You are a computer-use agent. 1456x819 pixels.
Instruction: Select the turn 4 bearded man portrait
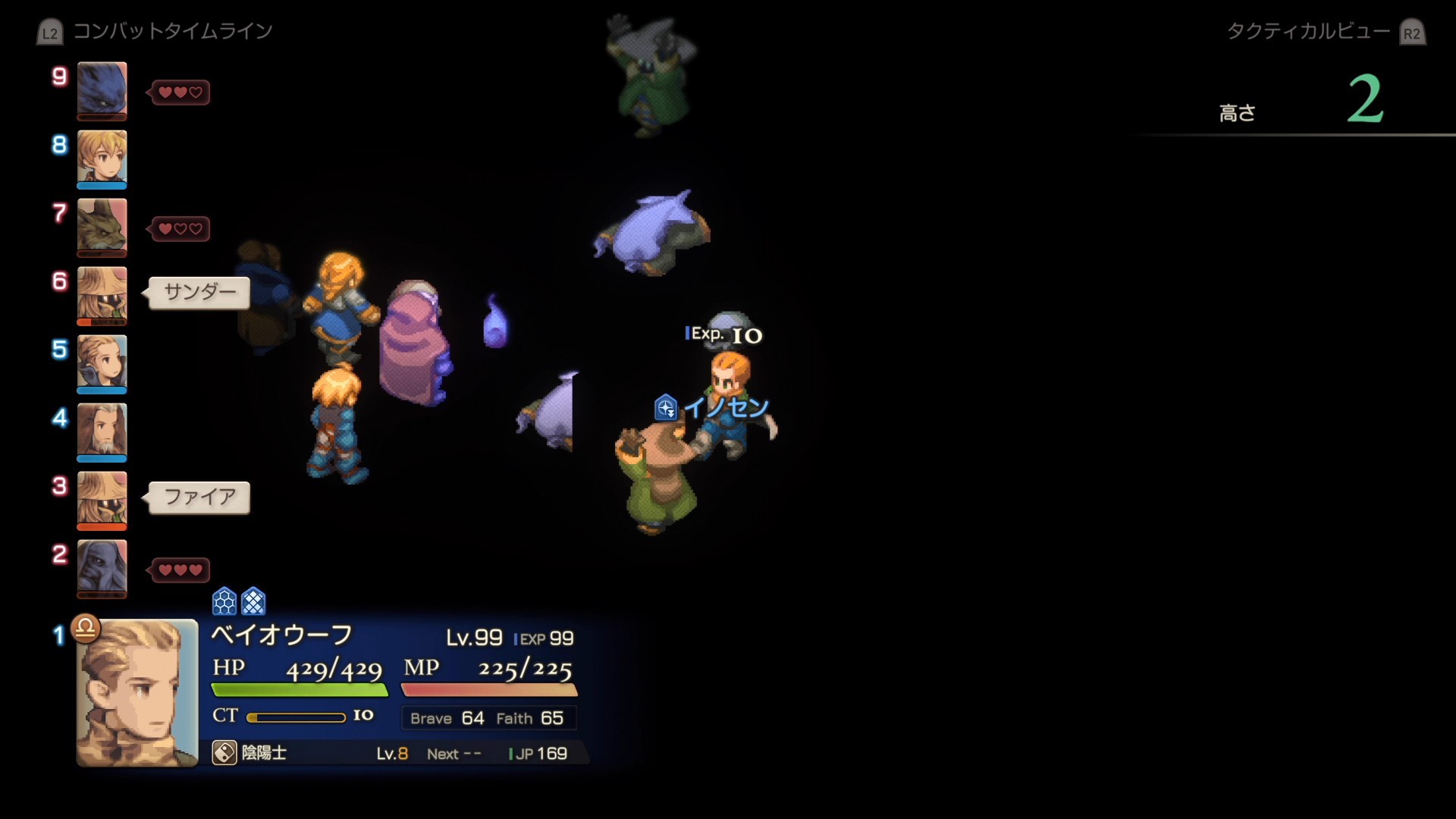point(102,431)
